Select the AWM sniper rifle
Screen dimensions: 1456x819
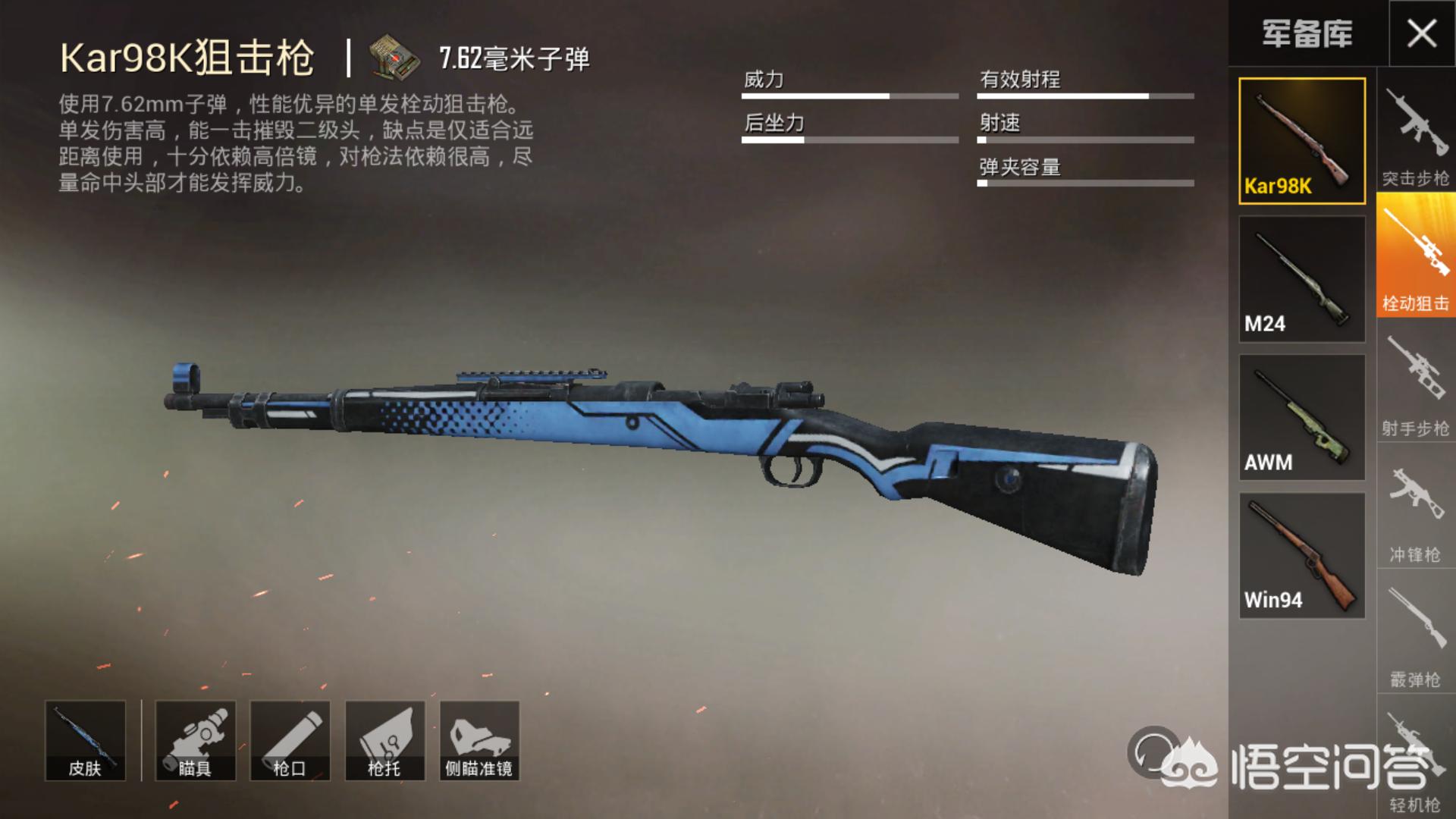[1301, 417]
